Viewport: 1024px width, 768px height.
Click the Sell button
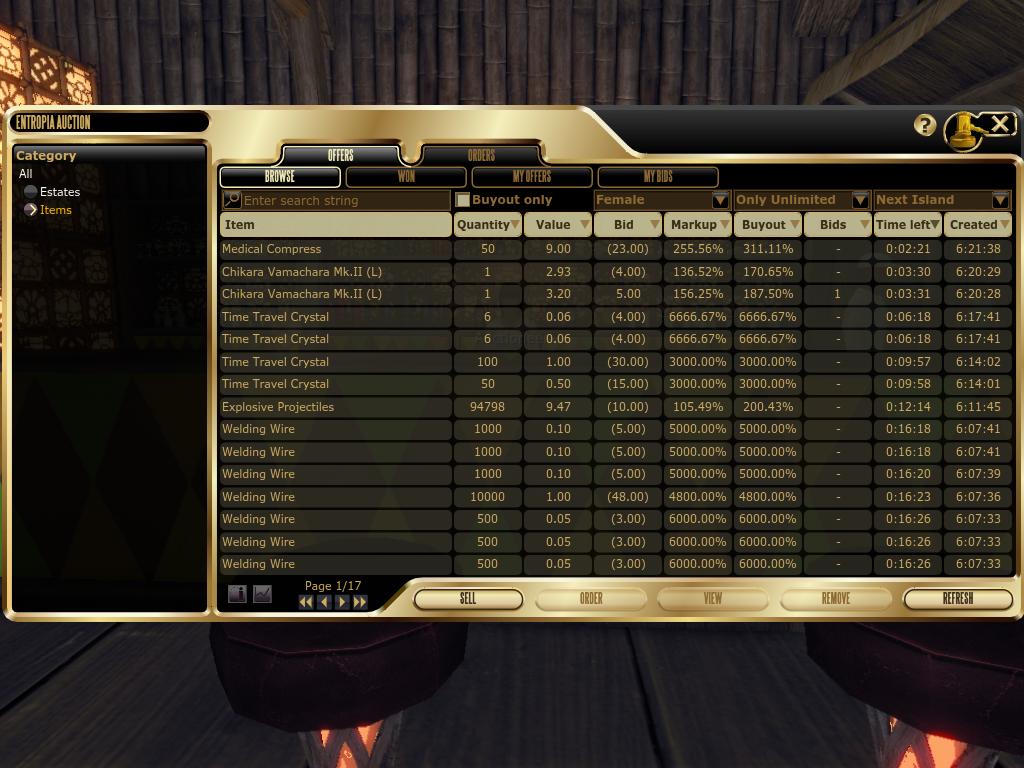[468, 599]
